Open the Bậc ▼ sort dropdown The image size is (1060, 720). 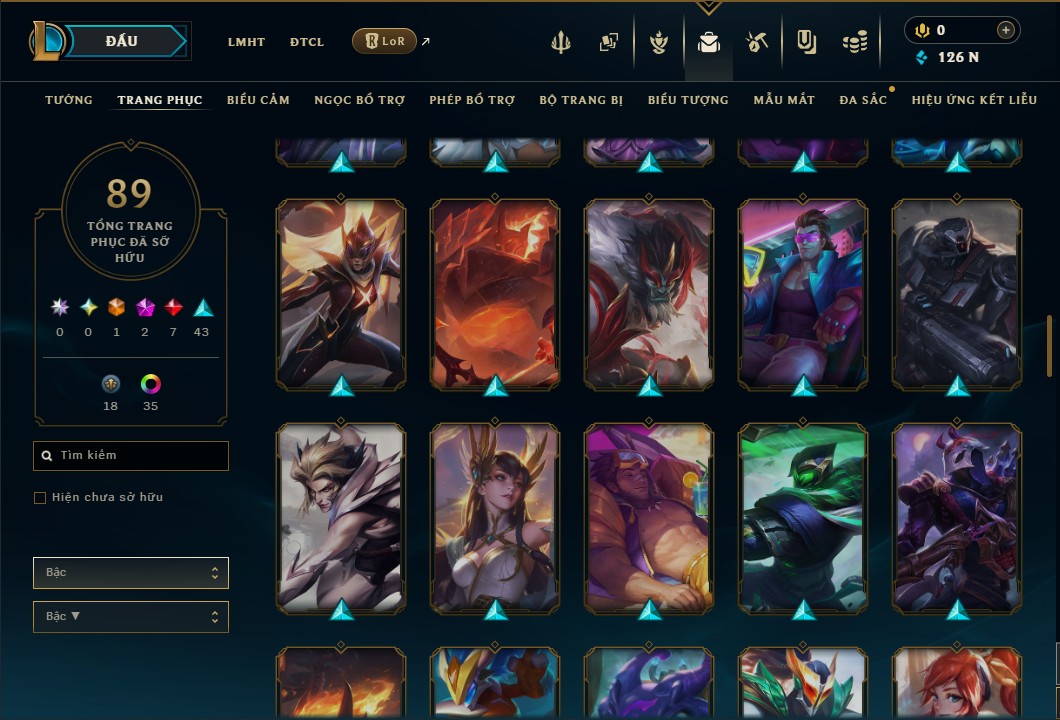(131, 616)
